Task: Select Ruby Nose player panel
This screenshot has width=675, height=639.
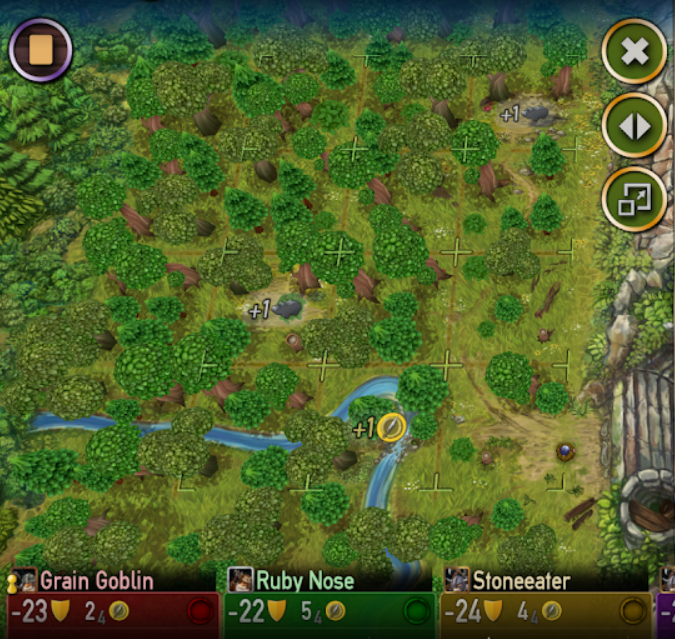Action: (x=326, y=601)
